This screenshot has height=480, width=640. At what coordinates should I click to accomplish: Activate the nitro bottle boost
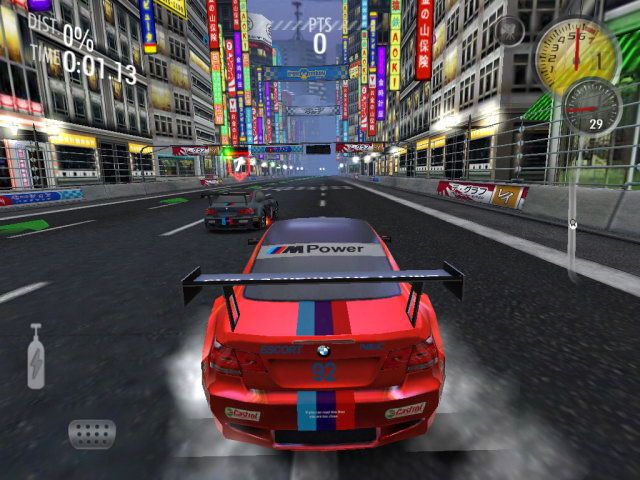coord(36,356)
